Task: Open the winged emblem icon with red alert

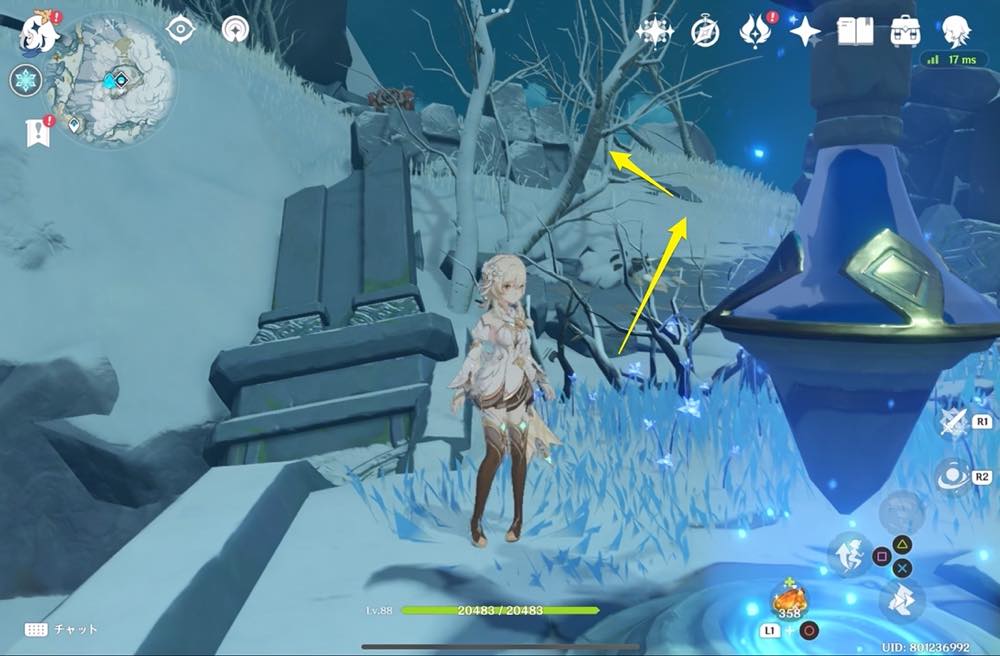Action: click(x=753, y=32)
